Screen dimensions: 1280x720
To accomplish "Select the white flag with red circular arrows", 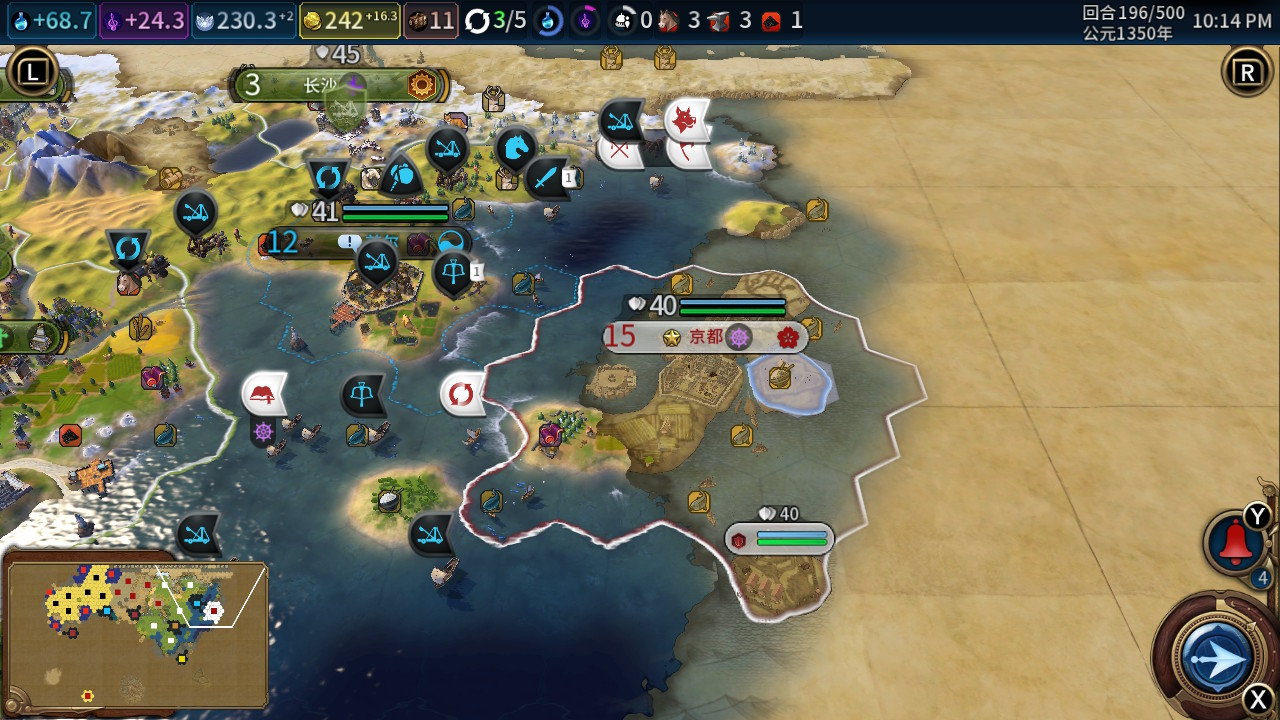I will pyautogui.click(x=461, y=394).
